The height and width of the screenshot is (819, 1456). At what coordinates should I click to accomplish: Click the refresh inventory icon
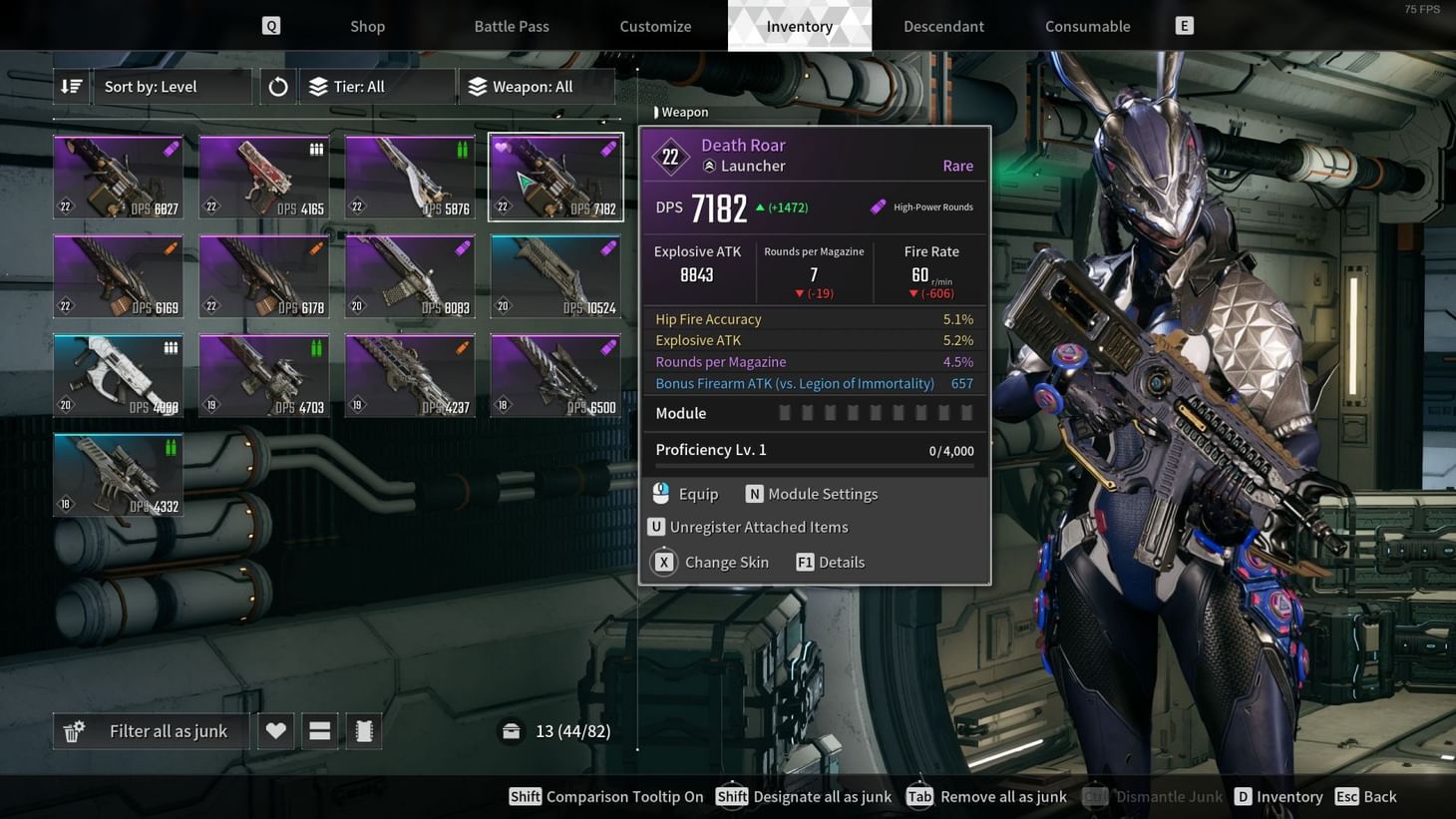[276, 86]
